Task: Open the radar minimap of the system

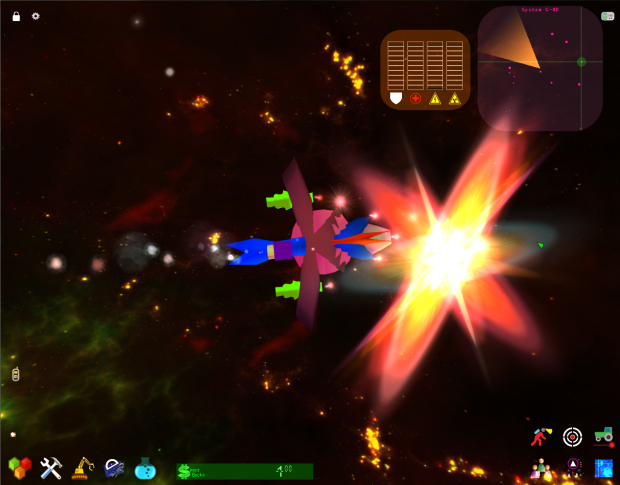Action: (x=540, y=68)
